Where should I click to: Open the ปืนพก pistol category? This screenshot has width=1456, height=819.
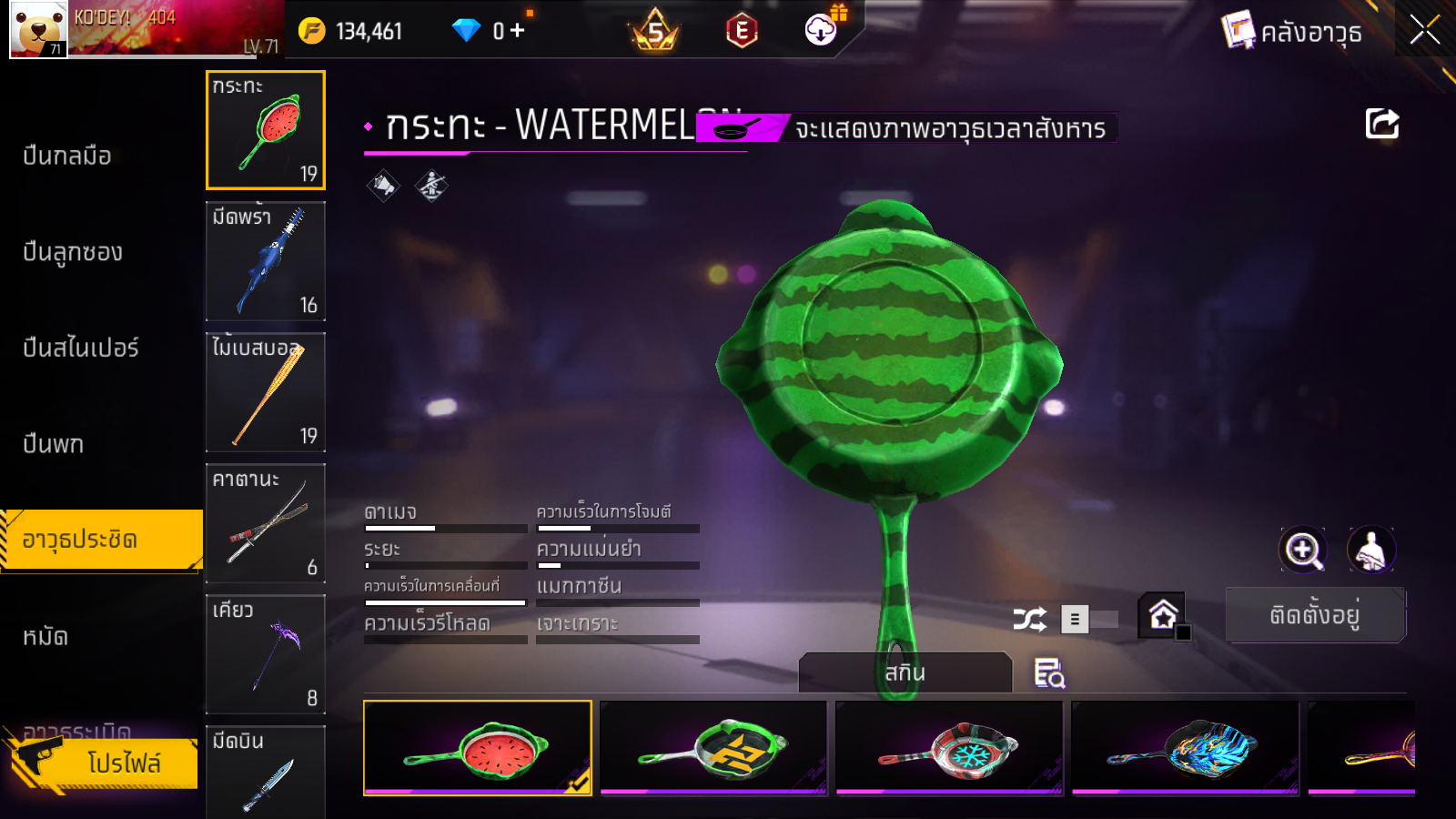pyautogui.click(x=54, y=444)
